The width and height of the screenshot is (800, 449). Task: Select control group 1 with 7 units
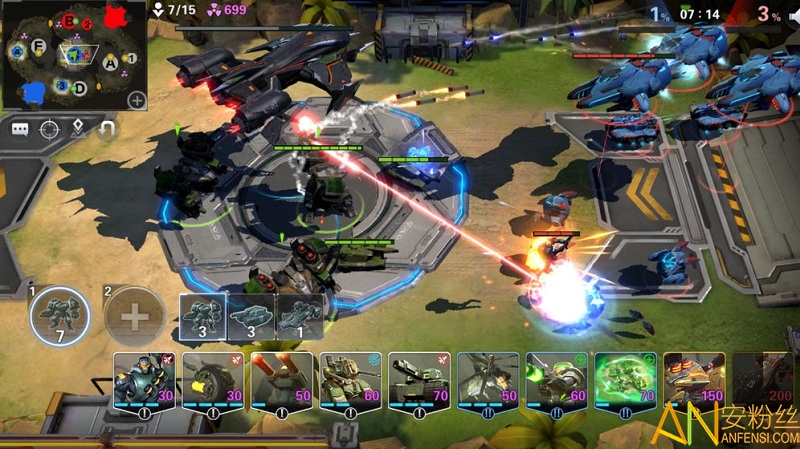click(59, 317)
